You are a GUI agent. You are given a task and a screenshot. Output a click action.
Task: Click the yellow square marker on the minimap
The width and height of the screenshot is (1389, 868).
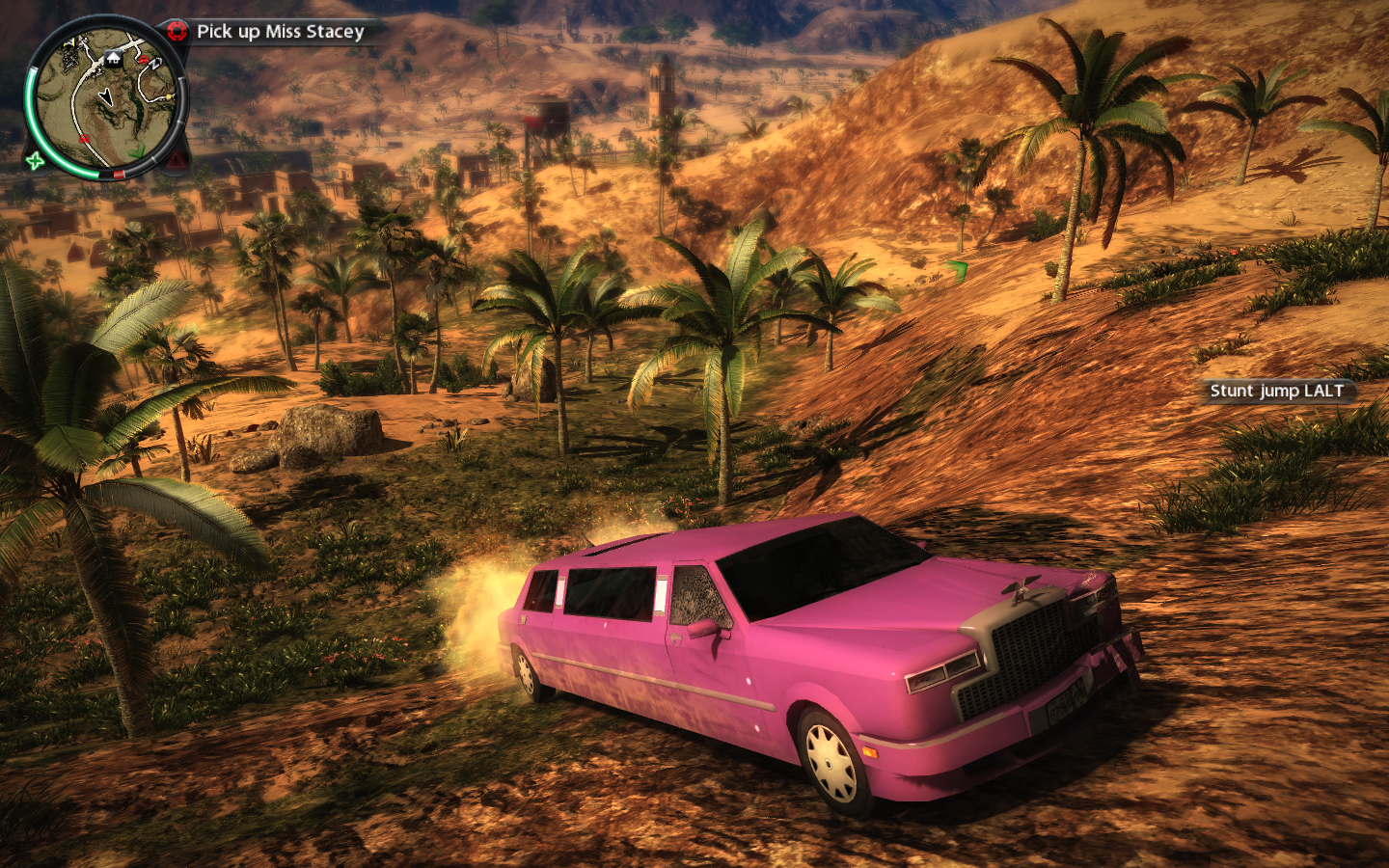click(x=170, y=96)
